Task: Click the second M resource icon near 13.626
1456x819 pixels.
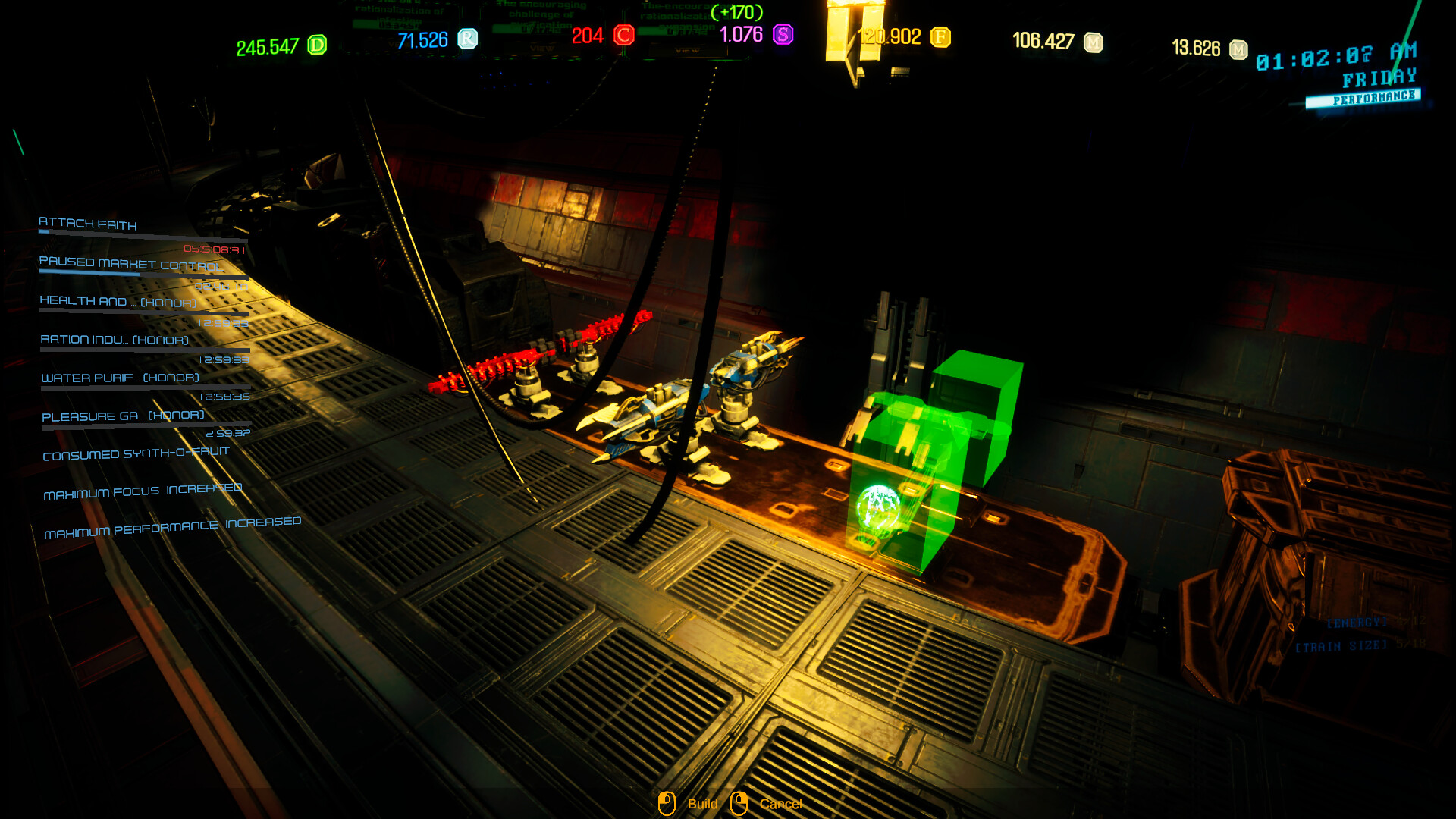Action: [x=1238, y=49]
